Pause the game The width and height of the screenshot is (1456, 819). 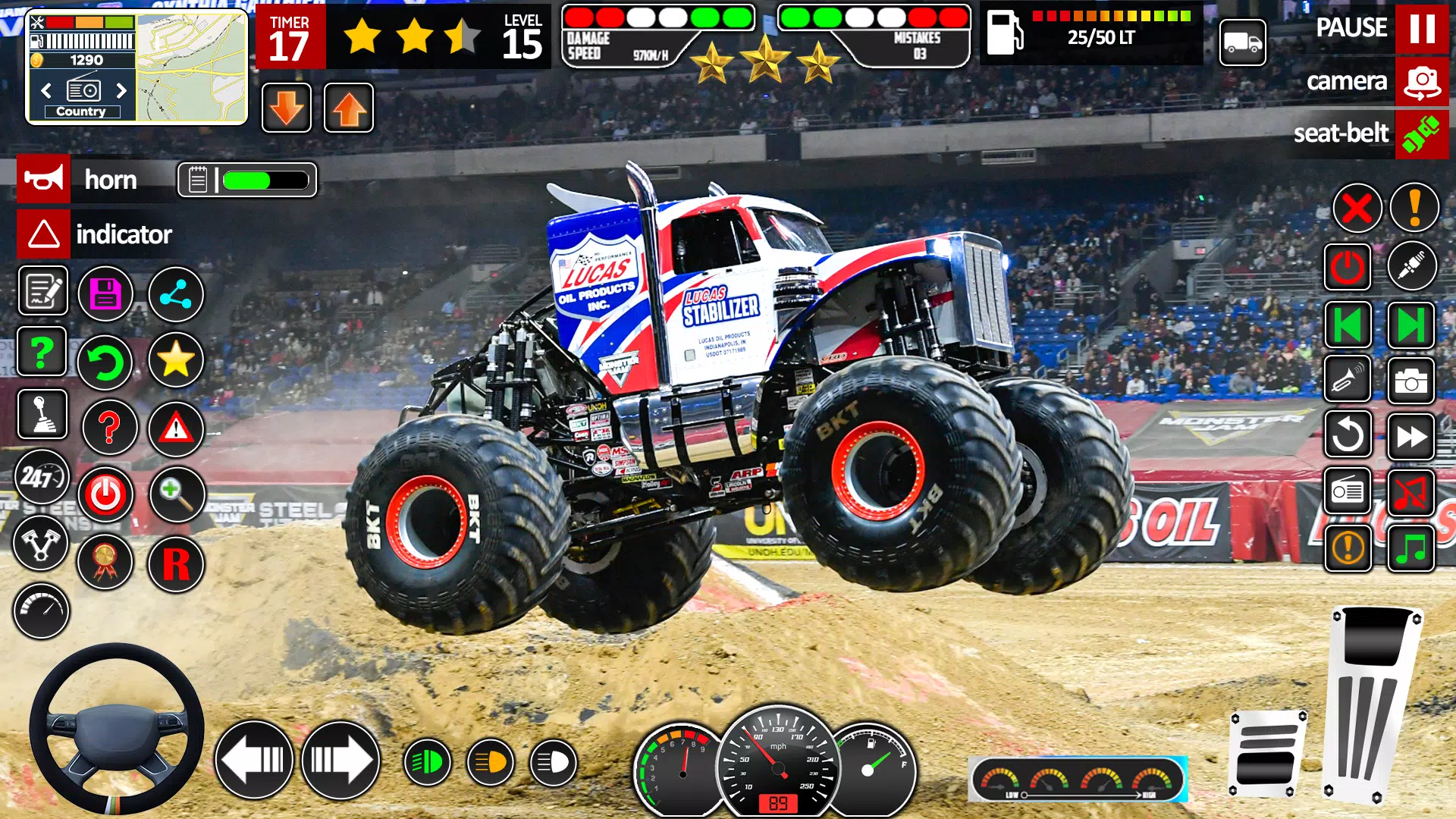tap(1421, 29)
